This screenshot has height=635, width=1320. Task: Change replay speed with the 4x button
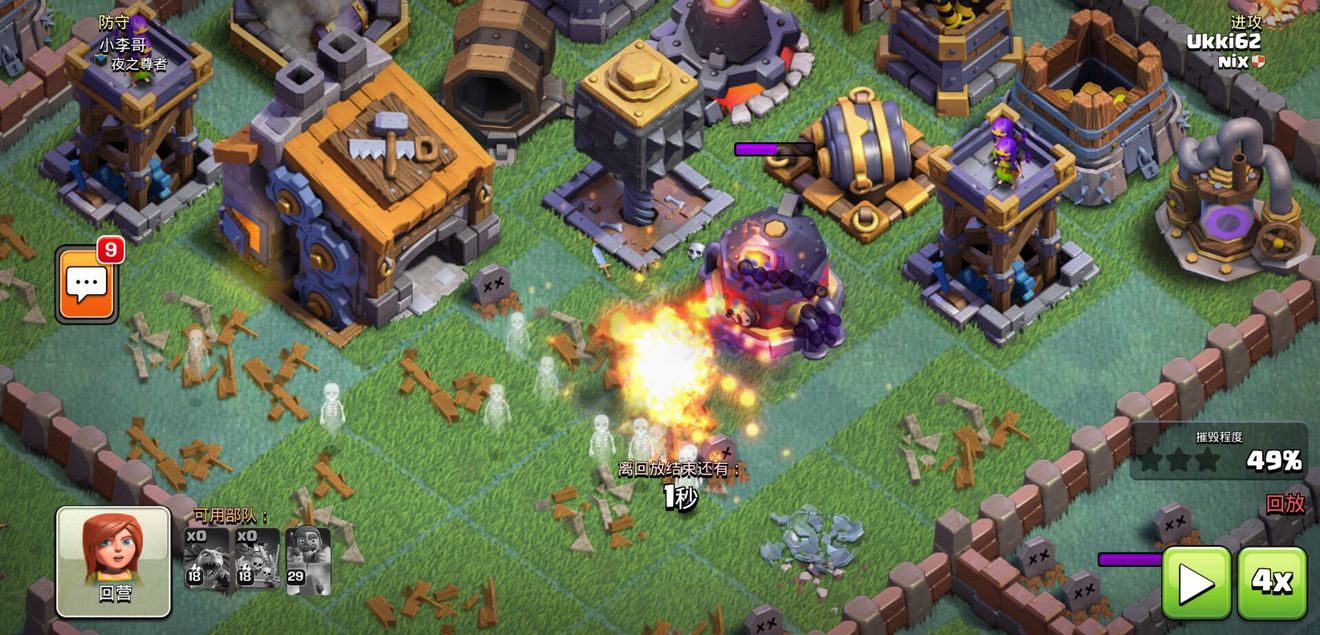pos(1272,583)
